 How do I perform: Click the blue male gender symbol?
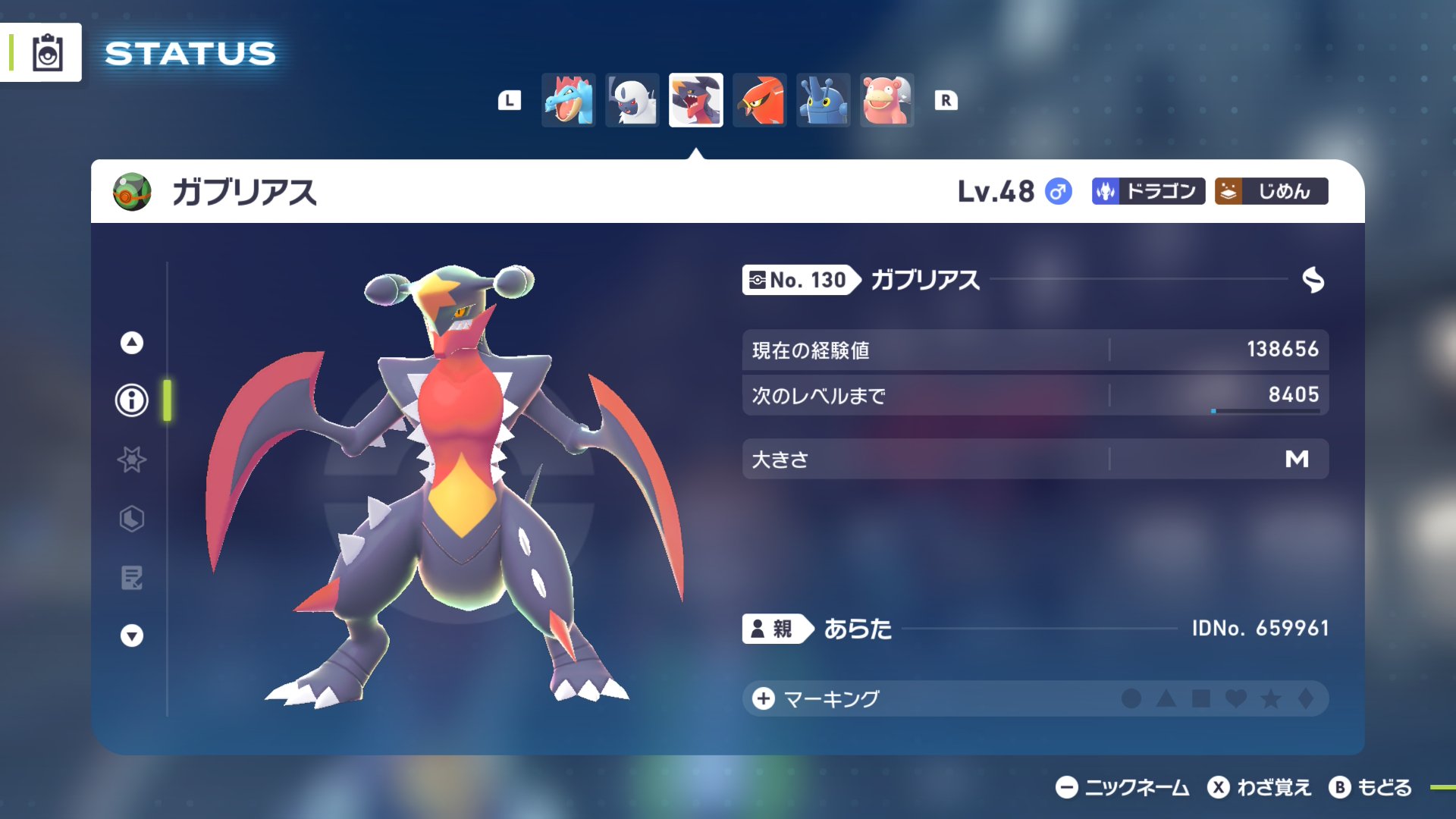pos(1058,192)
